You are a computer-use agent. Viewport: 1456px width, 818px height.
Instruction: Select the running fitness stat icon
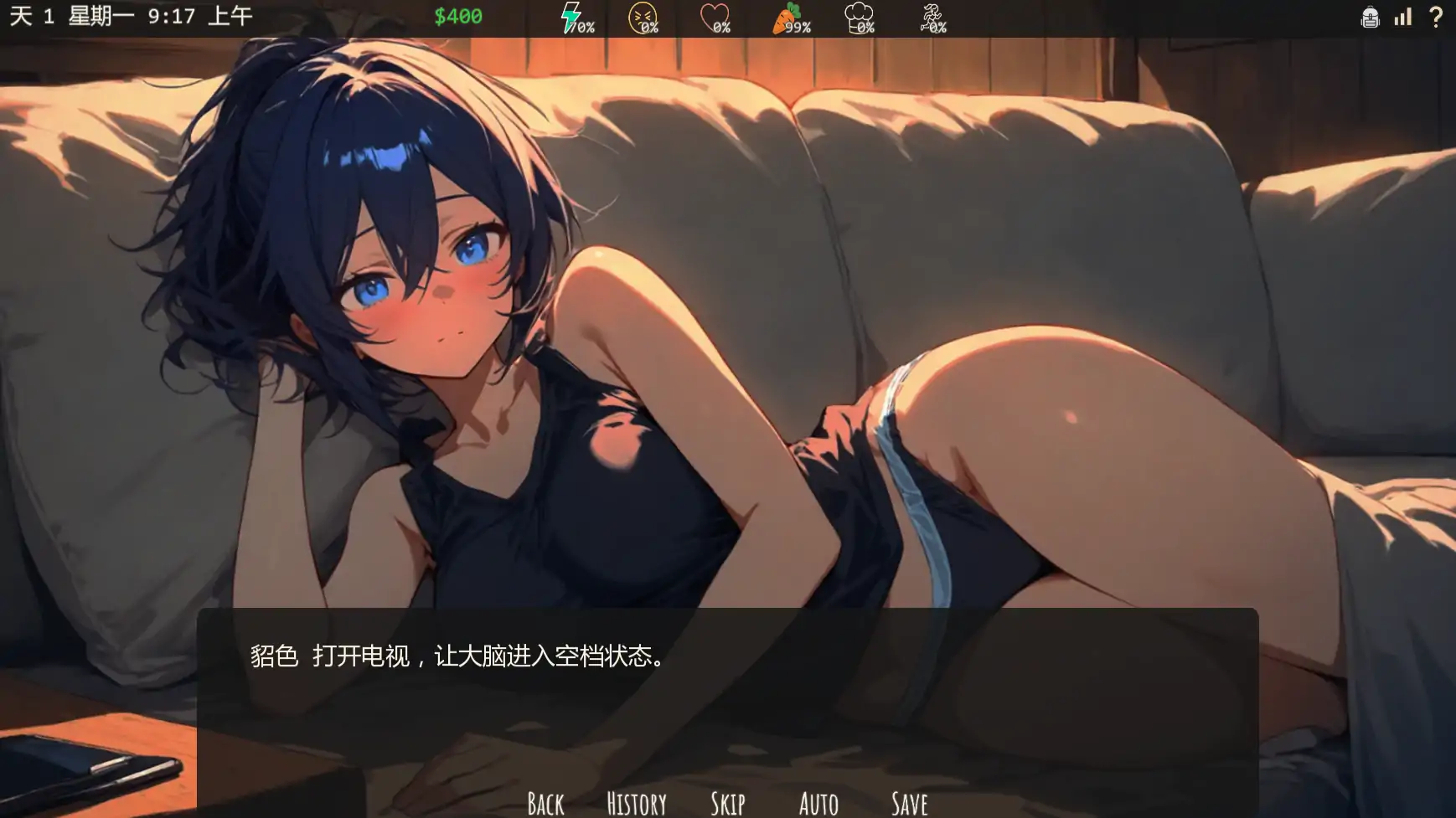point(932,13)
